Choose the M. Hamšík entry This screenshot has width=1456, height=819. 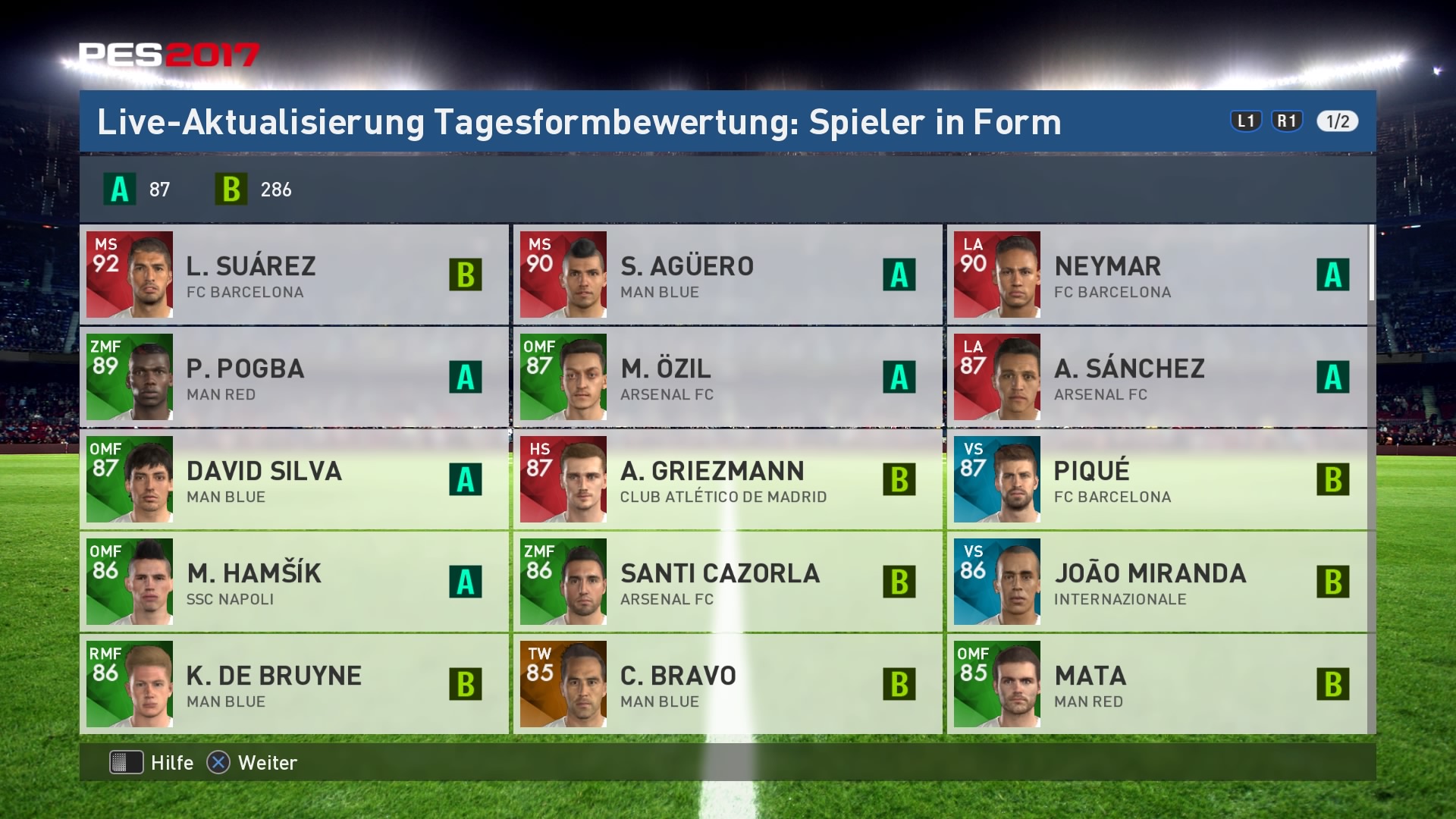point(294,582)
